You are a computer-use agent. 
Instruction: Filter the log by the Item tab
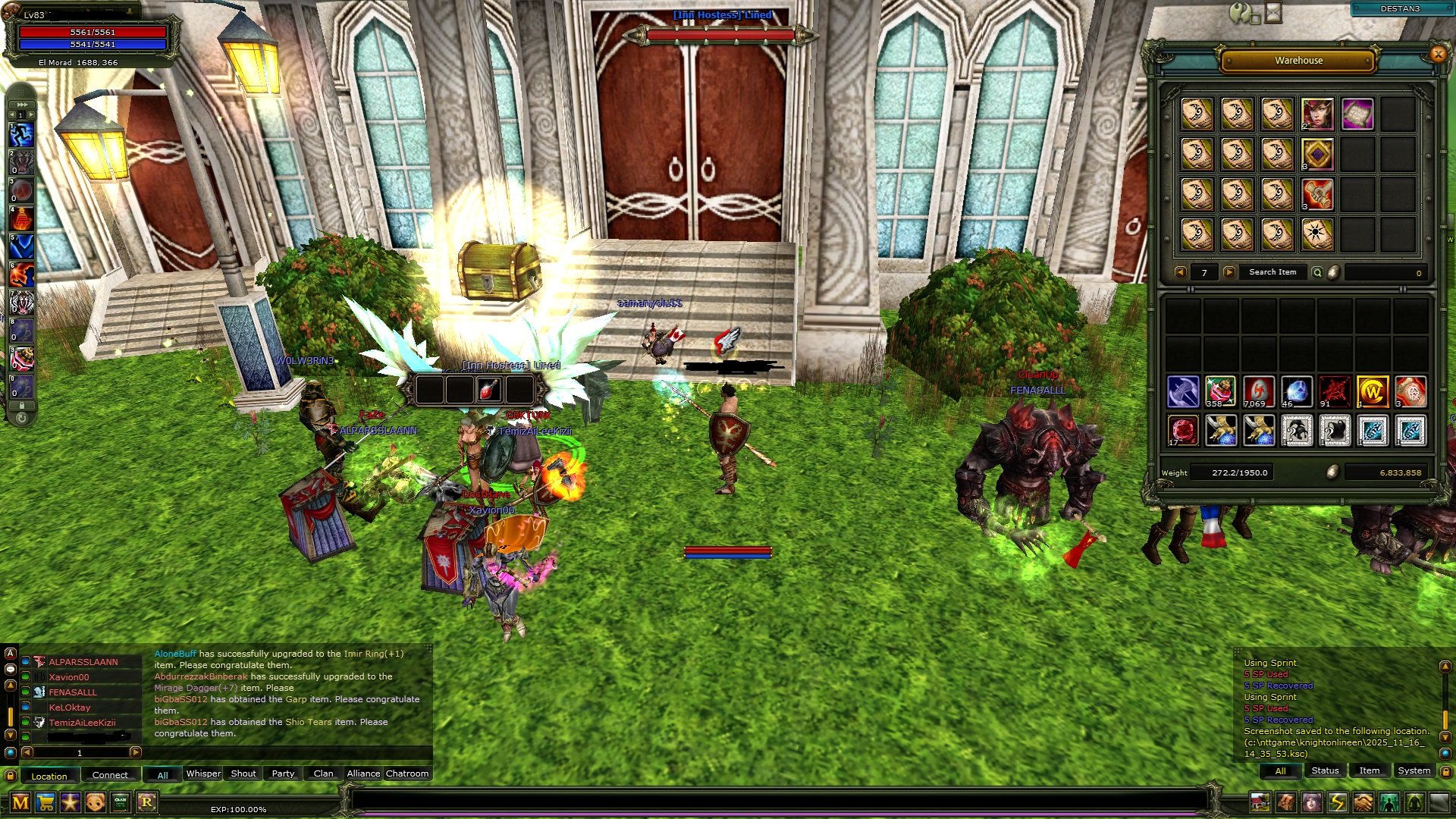click(x=1369, y=770)
